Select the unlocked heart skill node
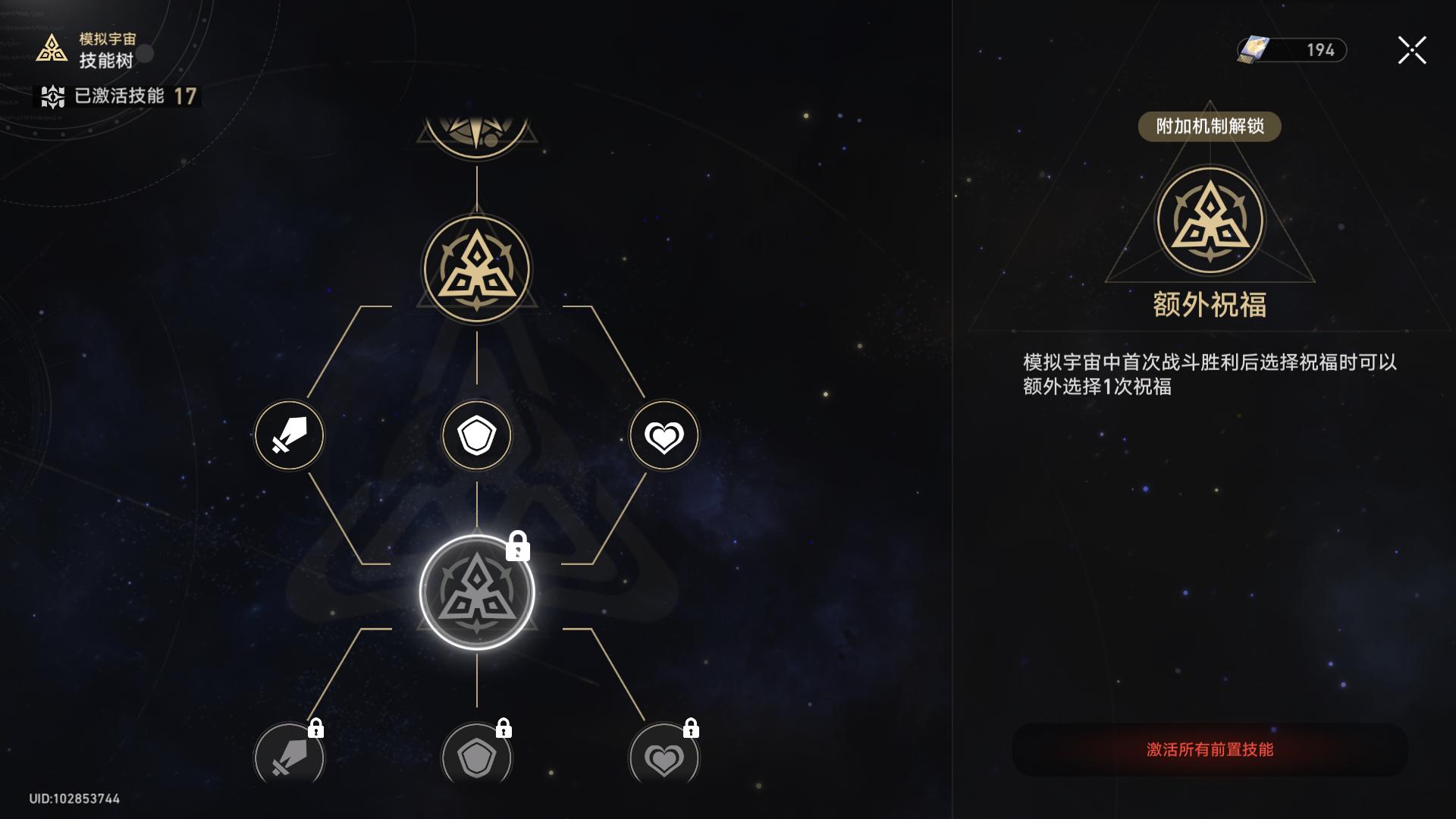This screenshot has width=1456, height=819. pyautogui.click(x=664, y=436)
